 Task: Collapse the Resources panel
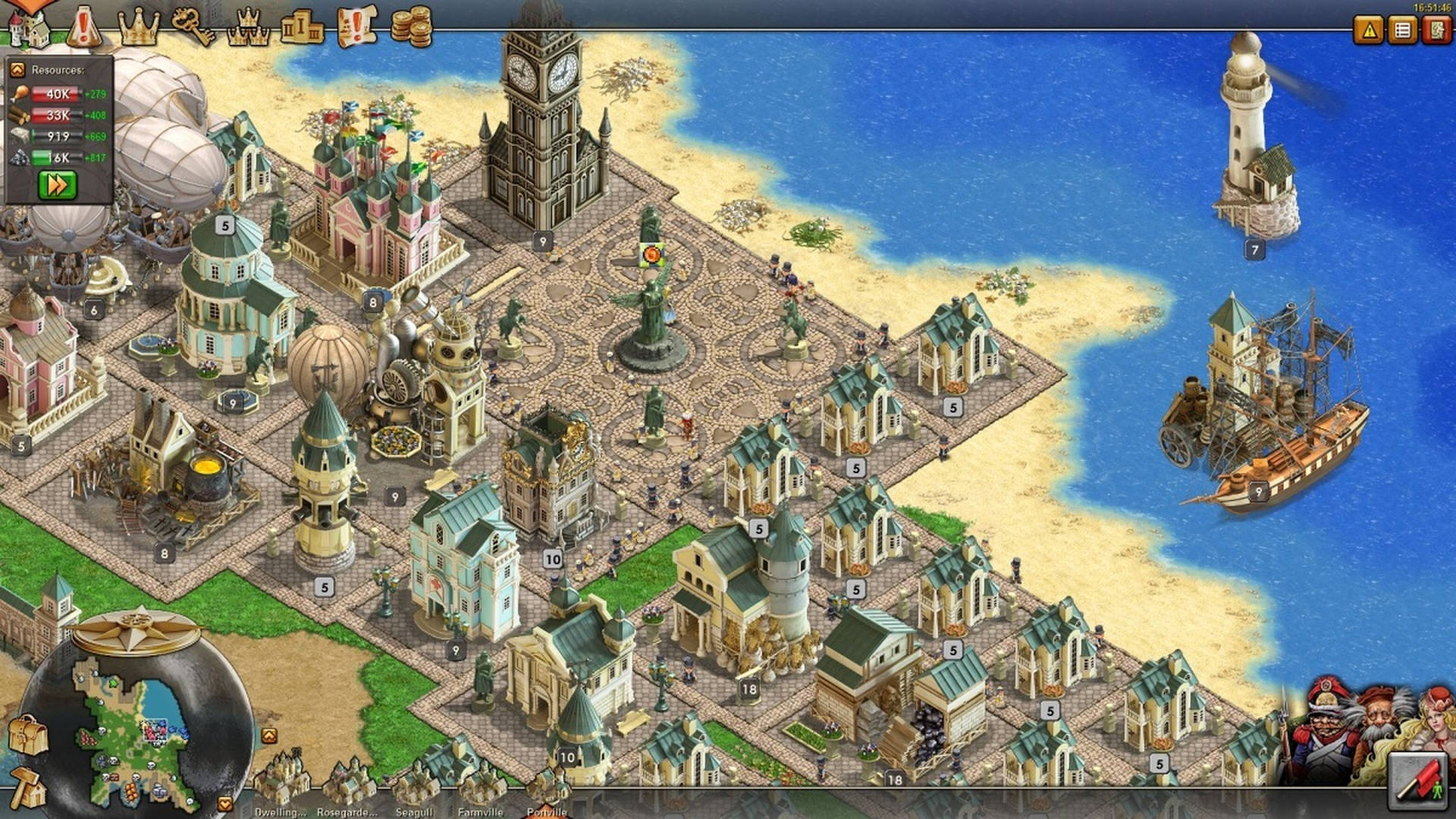tap(17, 70)
